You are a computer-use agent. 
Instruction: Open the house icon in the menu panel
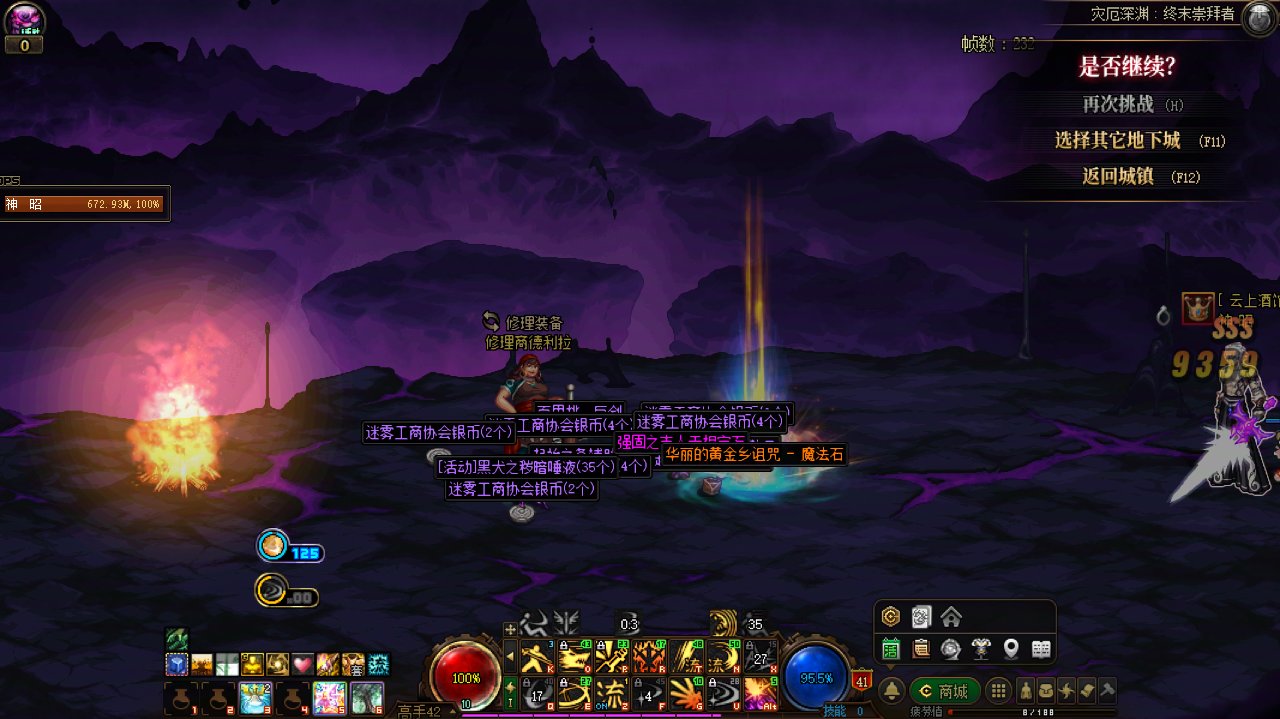pos(951,617)
